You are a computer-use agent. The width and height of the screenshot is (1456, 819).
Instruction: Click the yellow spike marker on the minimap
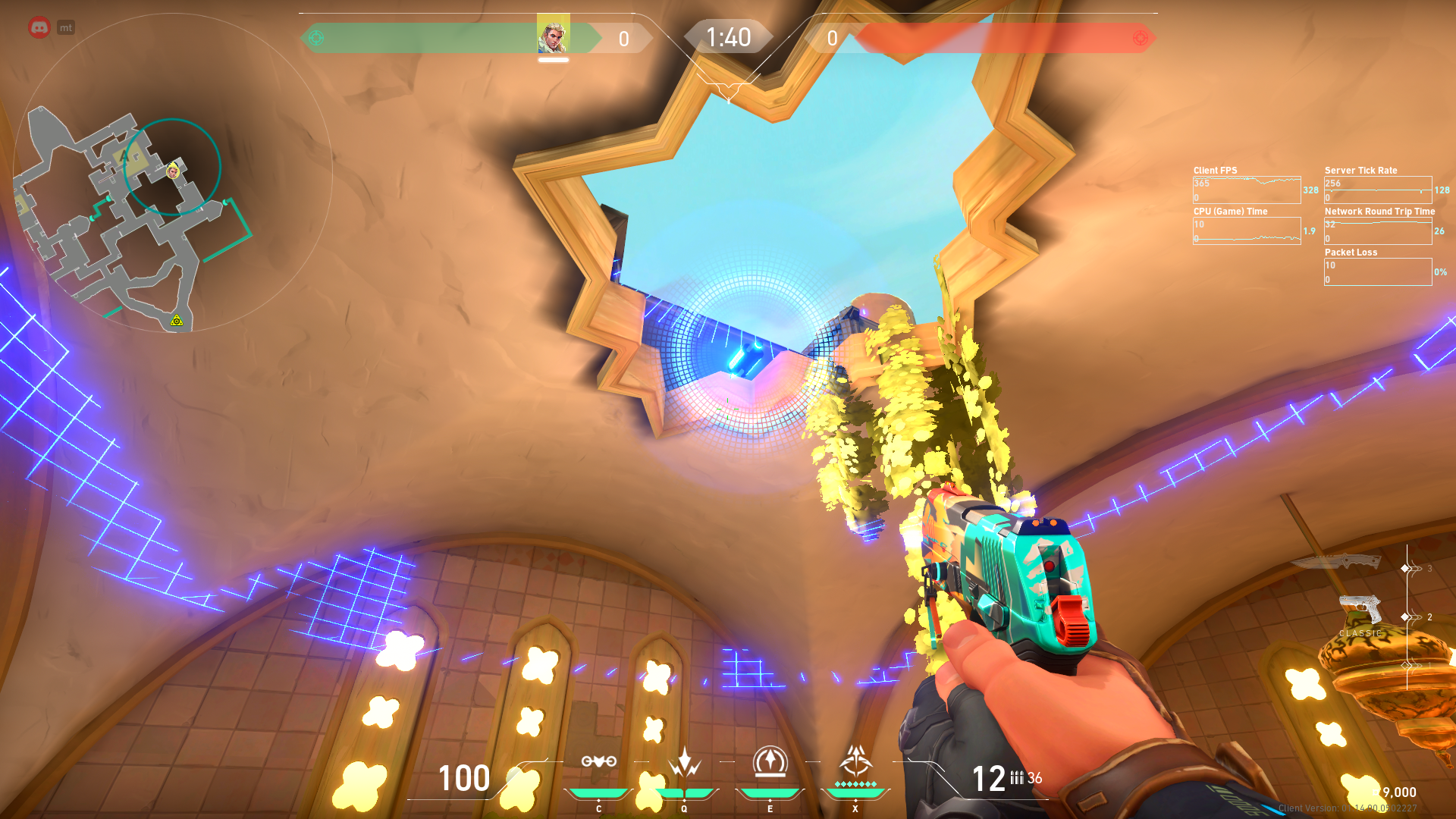coord(177,321)
